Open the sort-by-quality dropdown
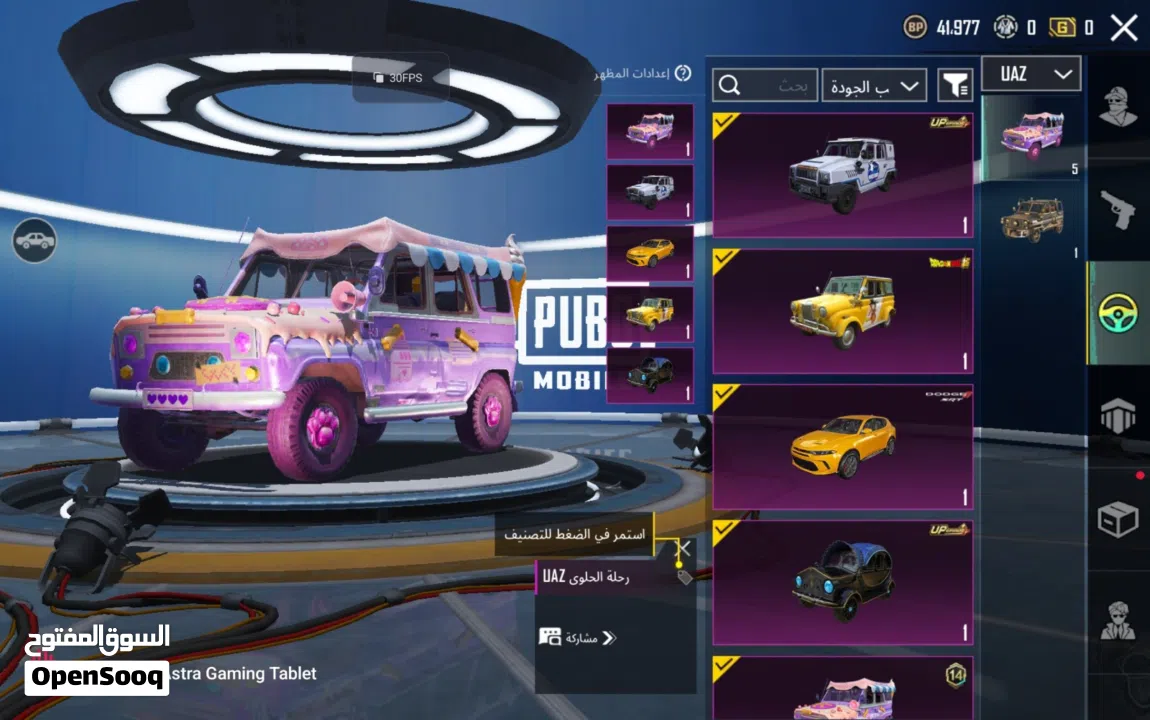Image resolution: width=1150 pixels, height=720 pixels. pyautogui.click(x=874, y=86)
